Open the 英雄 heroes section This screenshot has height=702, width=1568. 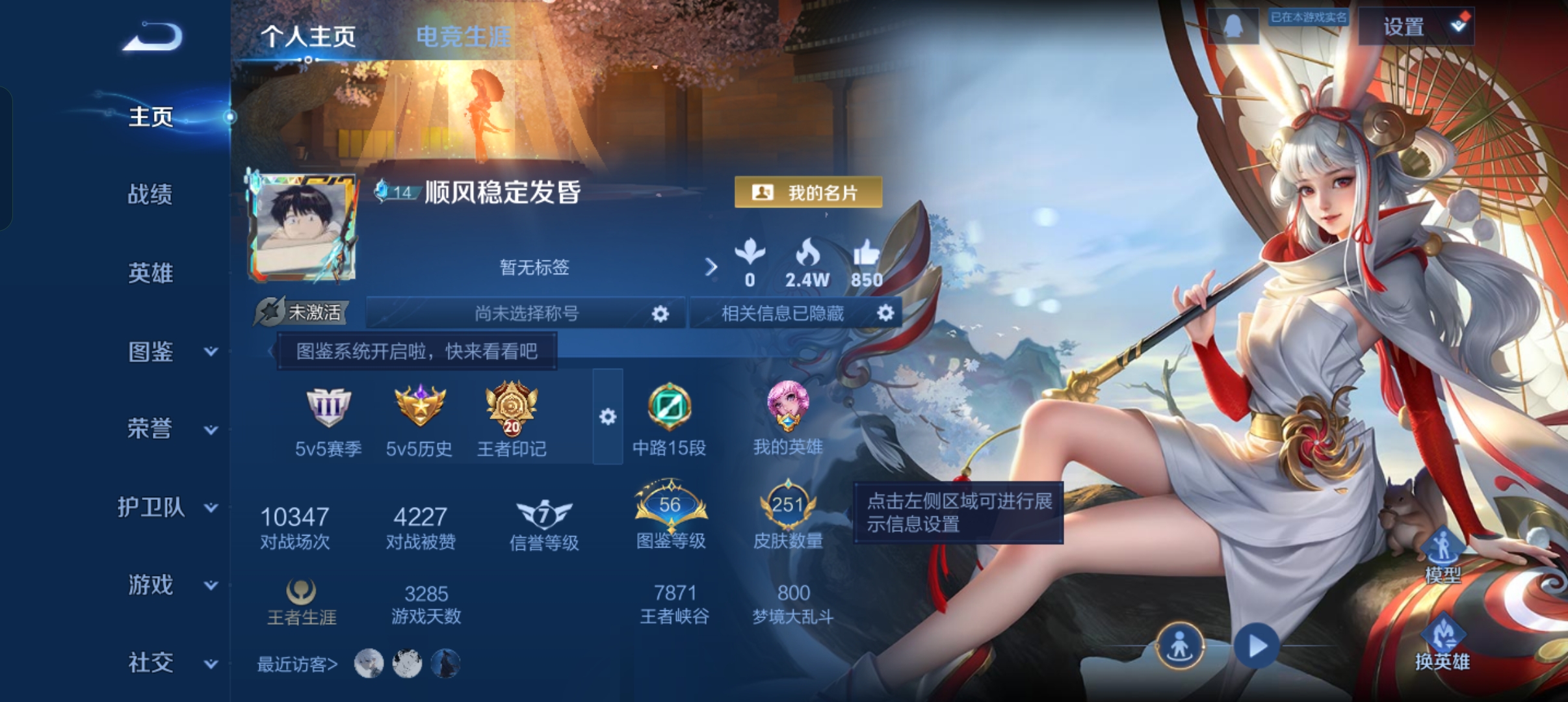pos(150,273)
